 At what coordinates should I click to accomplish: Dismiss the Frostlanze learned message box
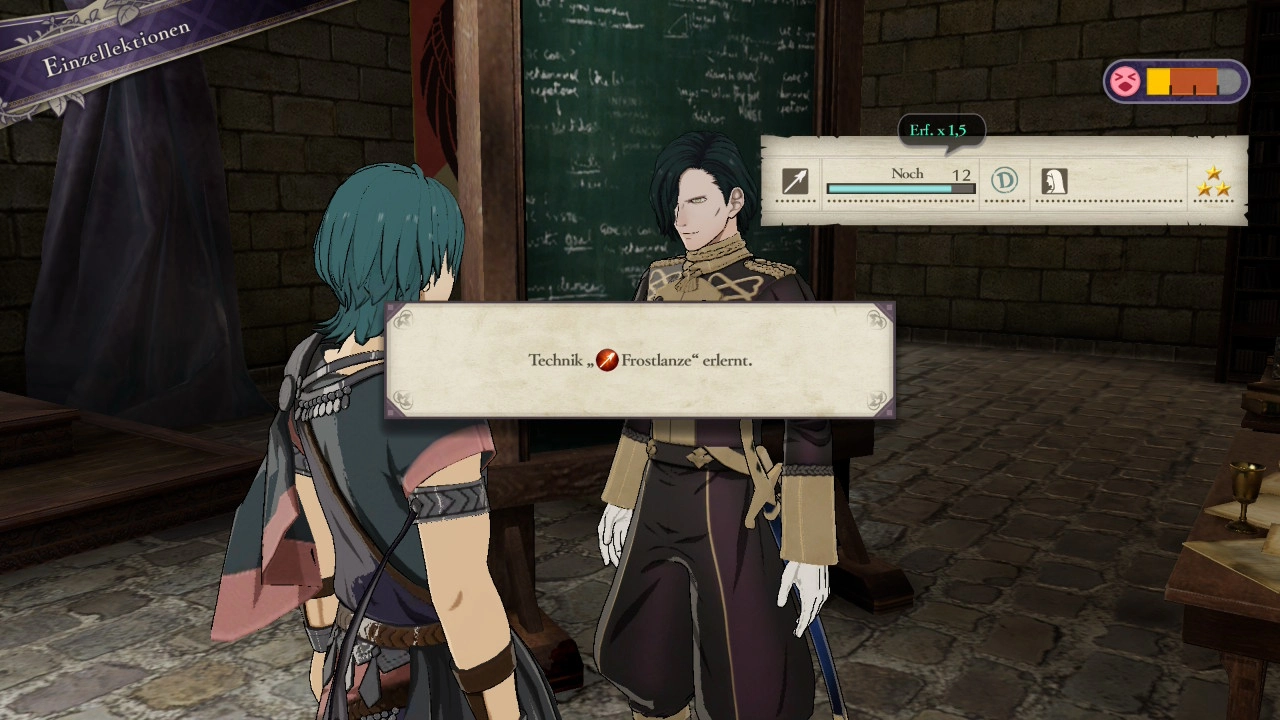[x=640, y=361]
